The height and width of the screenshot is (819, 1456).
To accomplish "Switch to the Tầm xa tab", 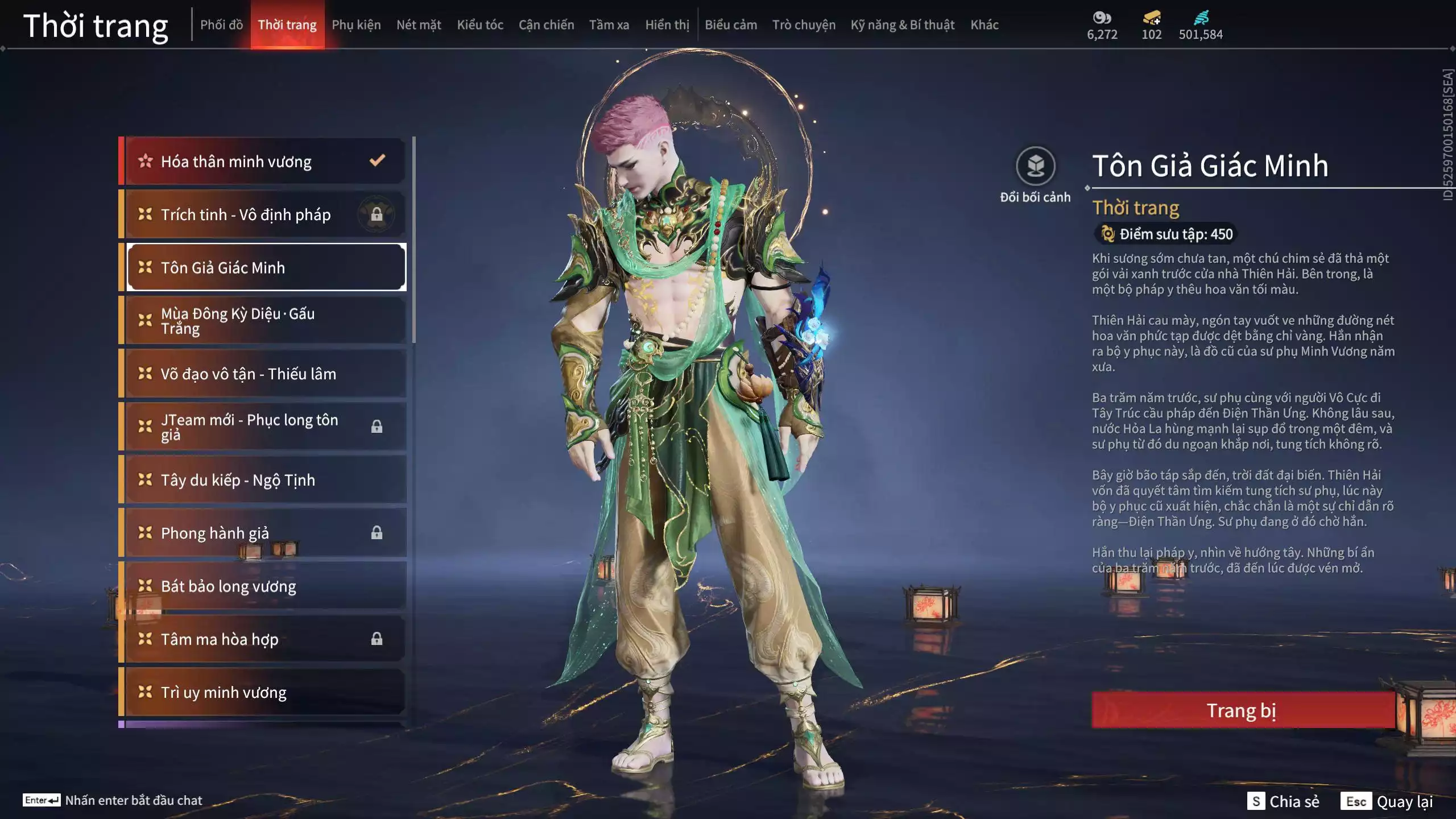I will pyautogui.click(x=609, y=25).
